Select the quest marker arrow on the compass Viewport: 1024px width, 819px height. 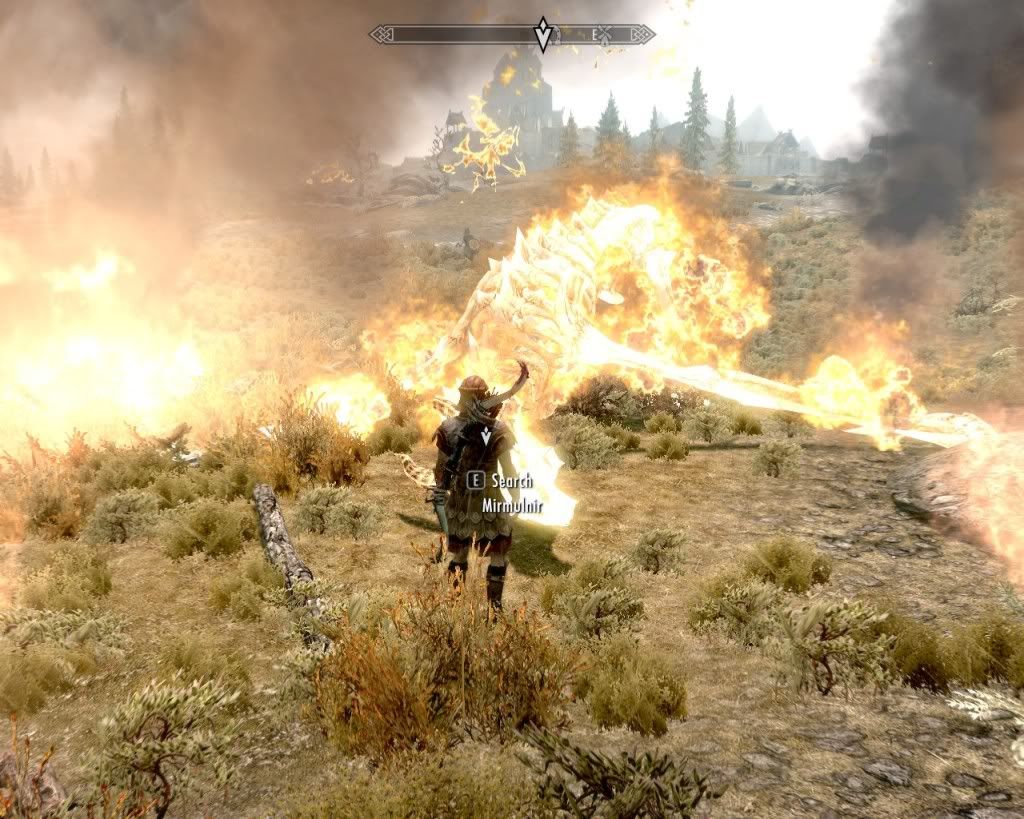[x=543, y=34]
